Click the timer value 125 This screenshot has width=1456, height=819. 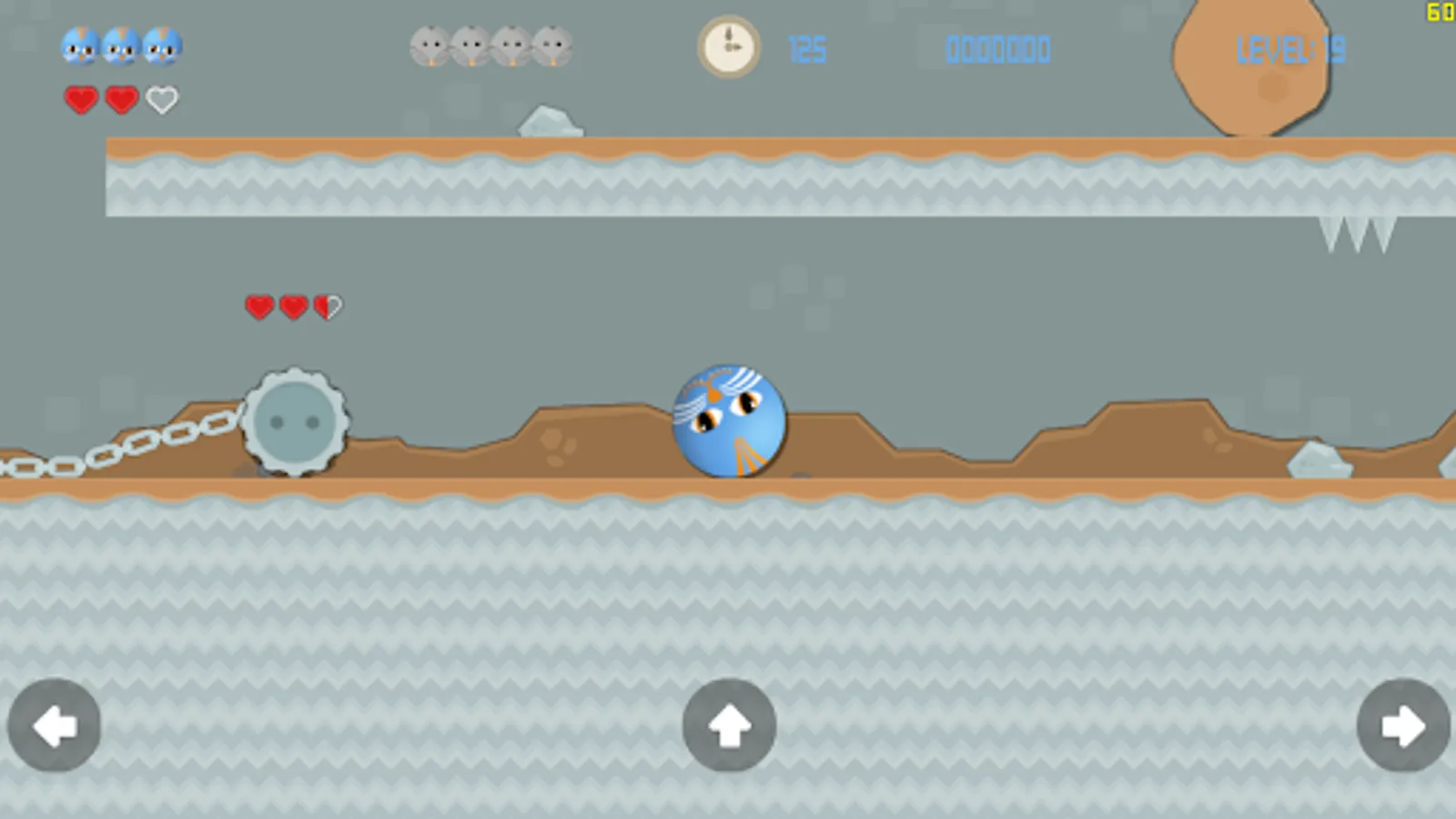(x=808, y=49)
